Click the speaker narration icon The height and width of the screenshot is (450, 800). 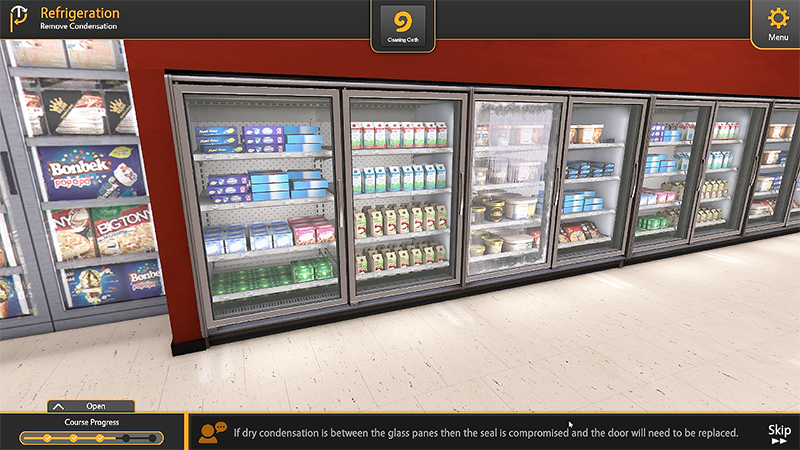(x=212, y=432)
